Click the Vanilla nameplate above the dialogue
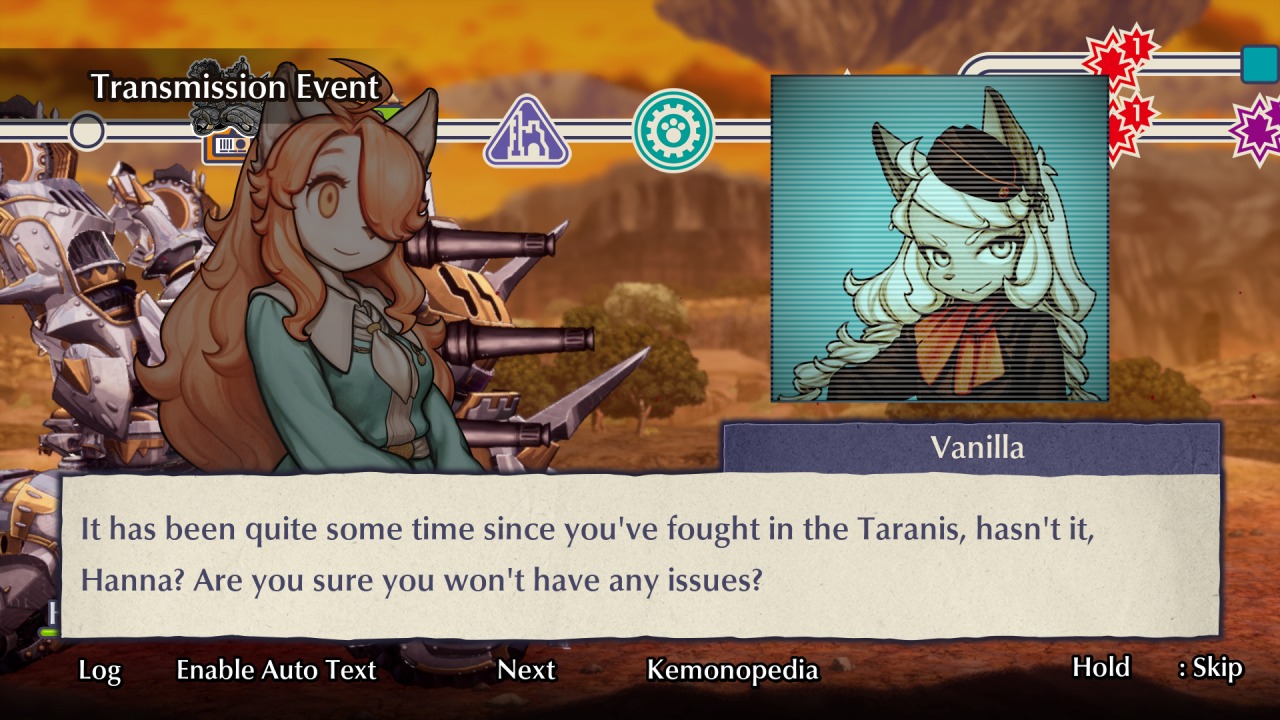The image size is (1280, 720). tap(978, 449)
